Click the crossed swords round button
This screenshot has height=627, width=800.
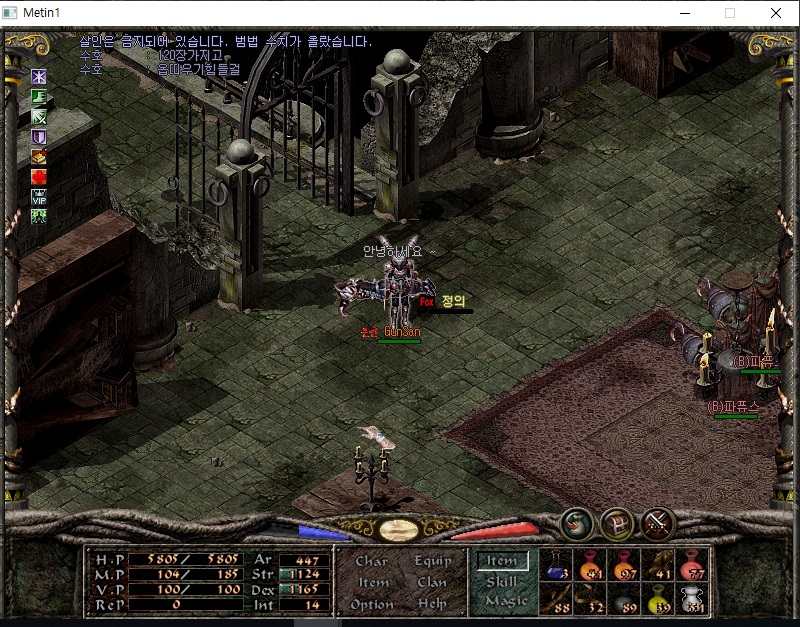[x=655, y=524]
